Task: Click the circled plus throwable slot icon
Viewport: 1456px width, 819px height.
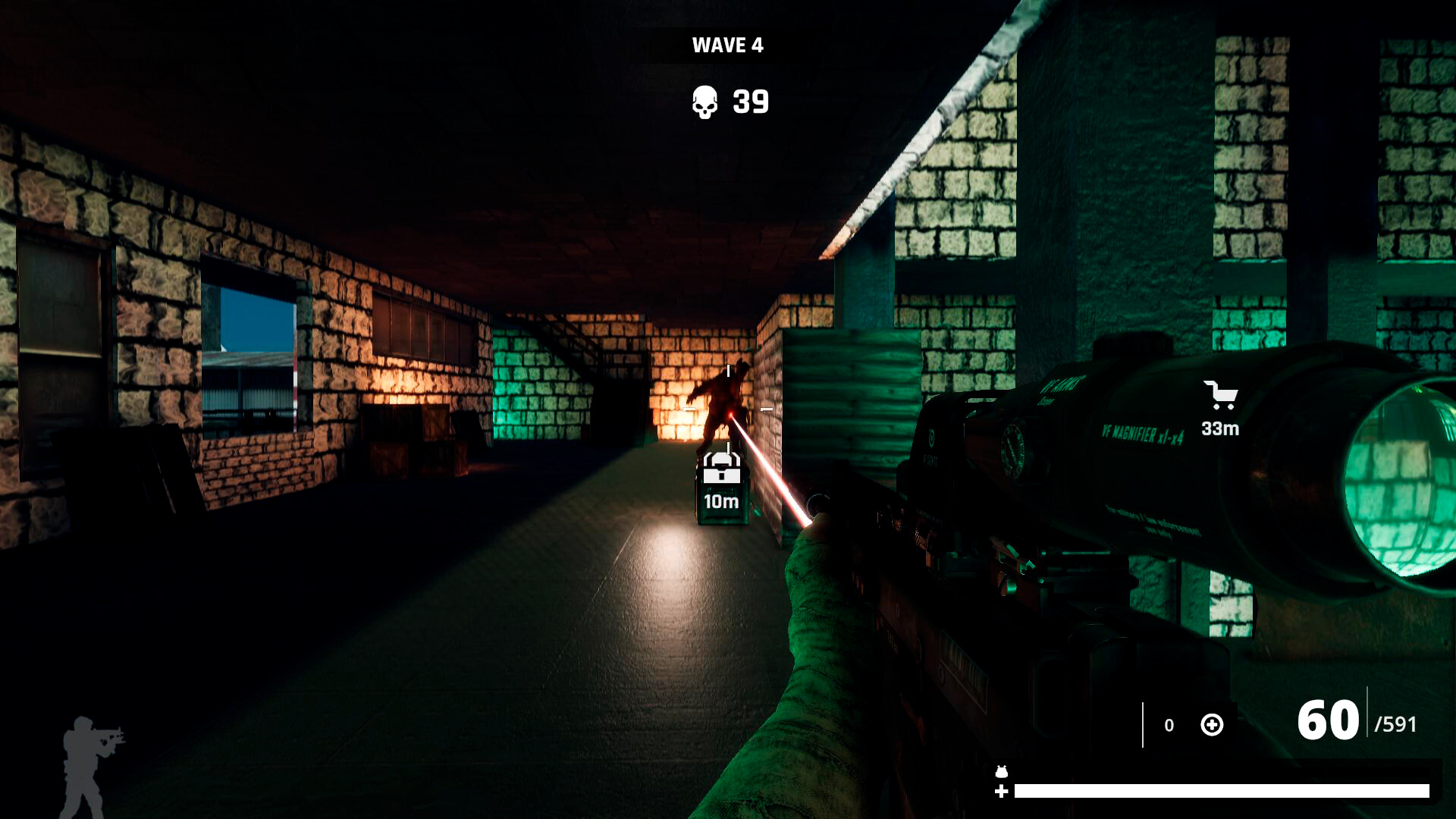Action: [1212, 724]
